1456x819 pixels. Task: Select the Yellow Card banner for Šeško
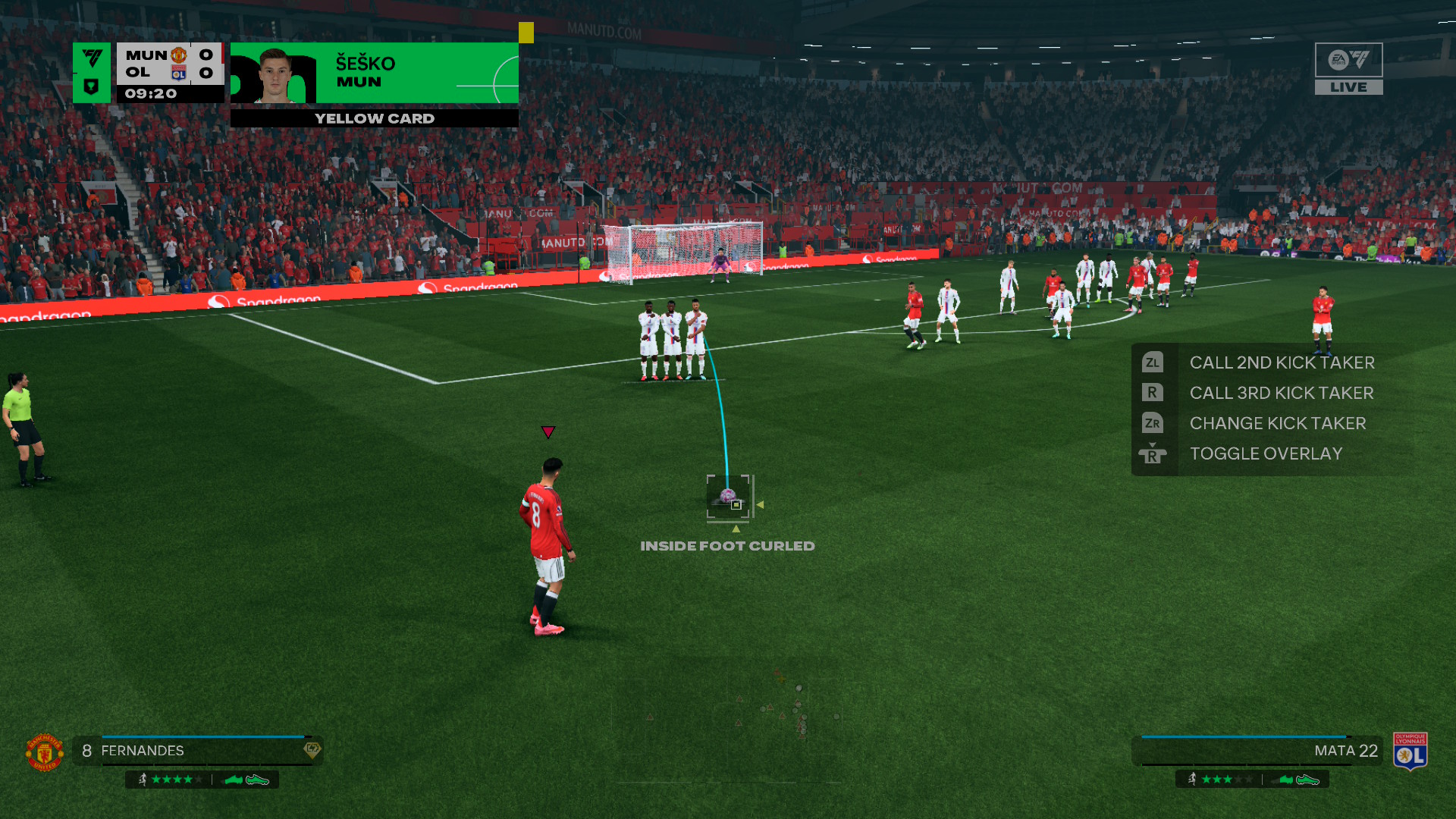click(x=374, y=118)
